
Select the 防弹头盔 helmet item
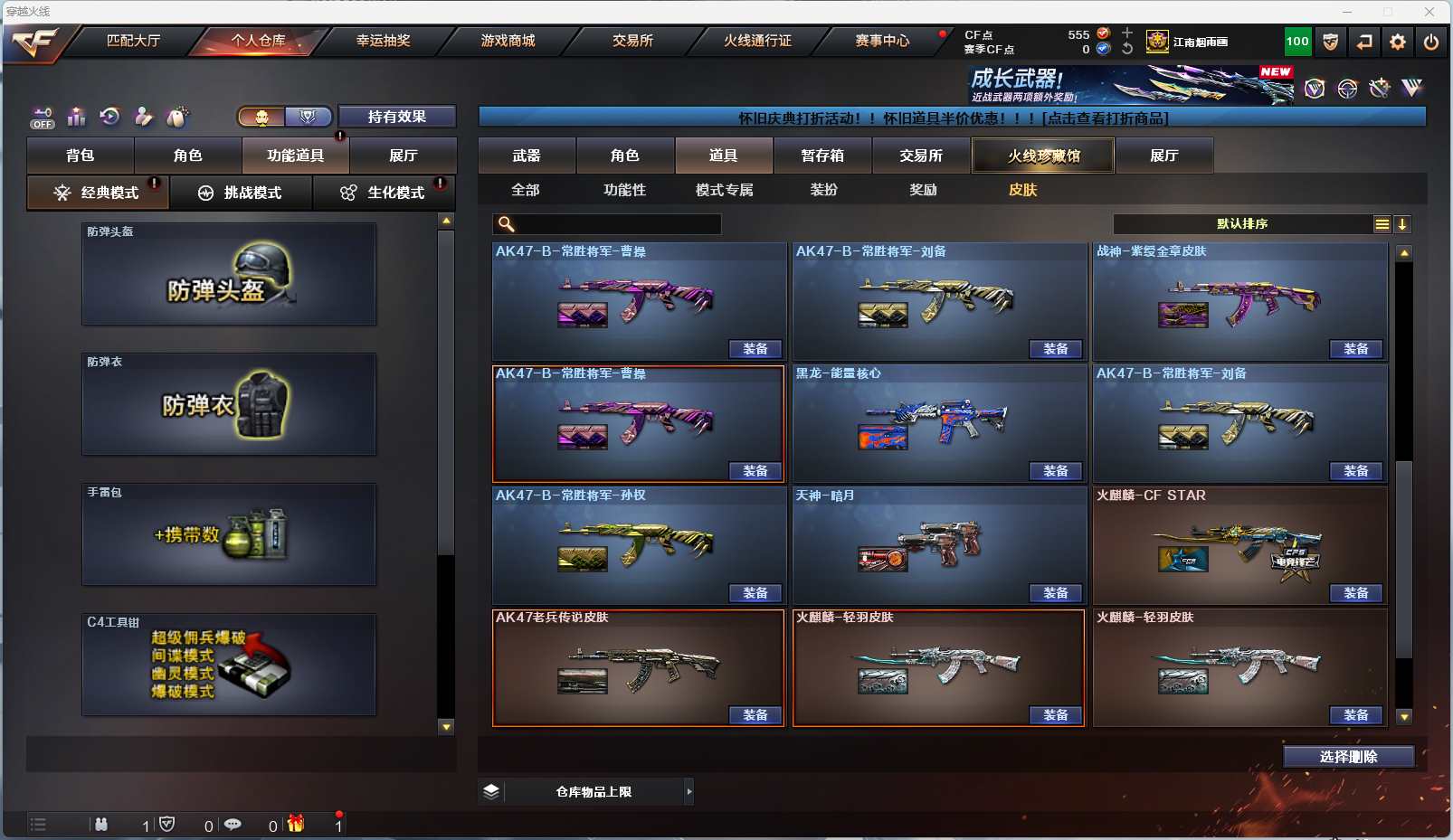coord(229,274)
